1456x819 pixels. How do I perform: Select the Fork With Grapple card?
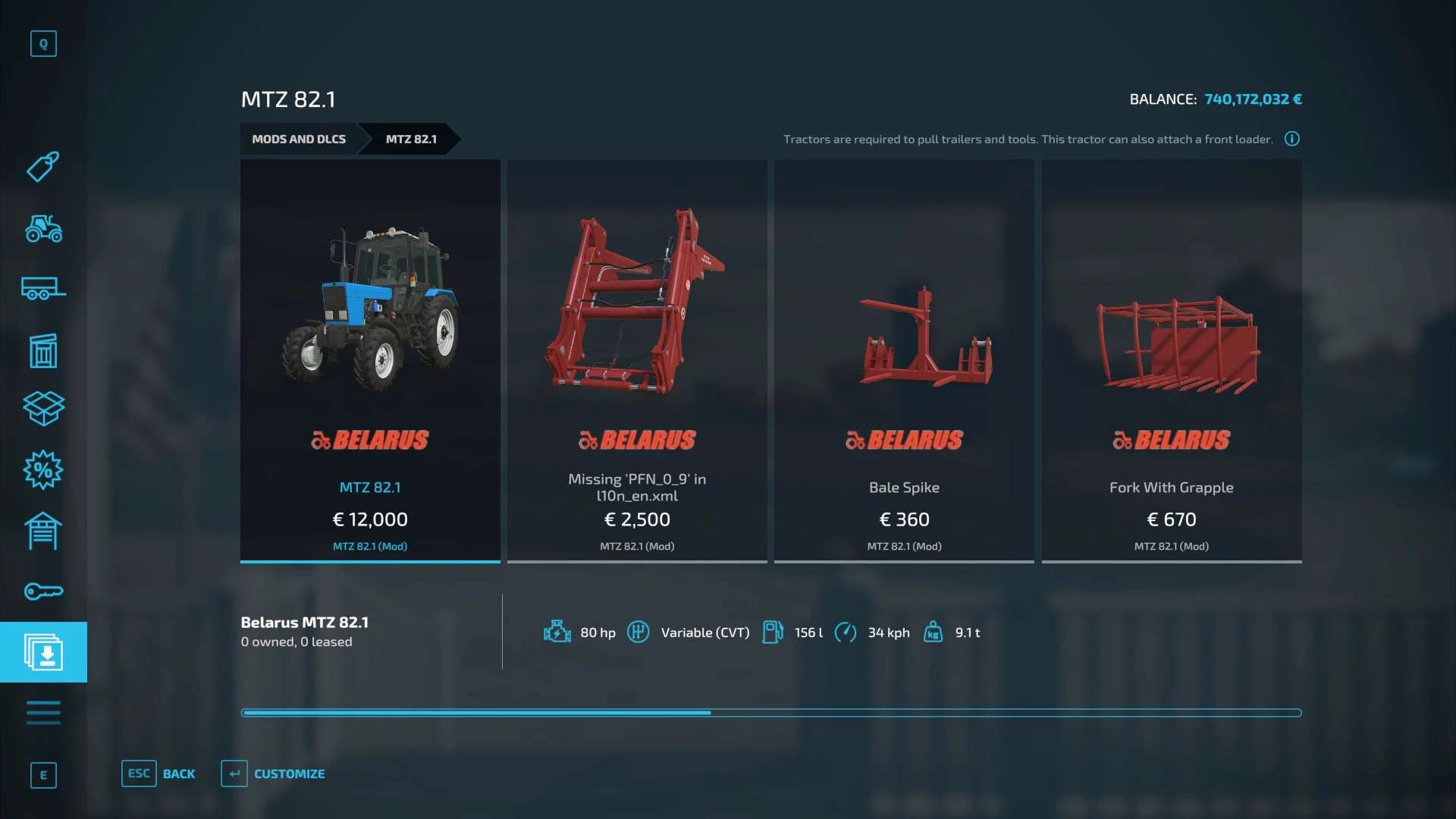point(1171,360)
